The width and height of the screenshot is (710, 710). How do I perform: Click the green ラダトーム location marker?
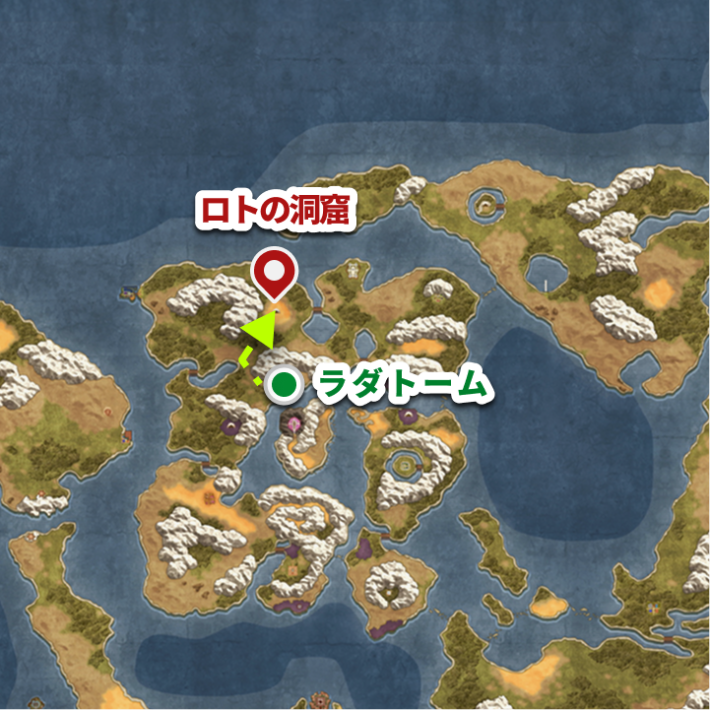tap(285, 383)
